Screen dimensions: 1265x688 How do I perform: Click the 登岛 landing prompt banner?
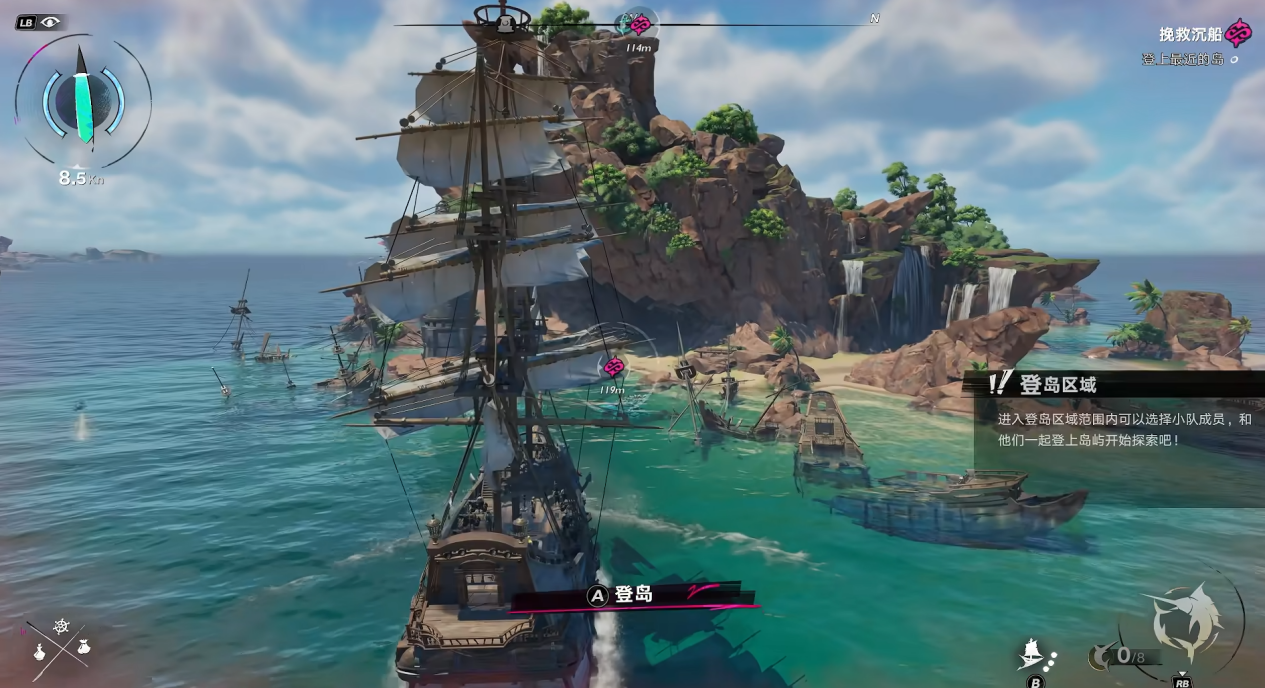632,595
